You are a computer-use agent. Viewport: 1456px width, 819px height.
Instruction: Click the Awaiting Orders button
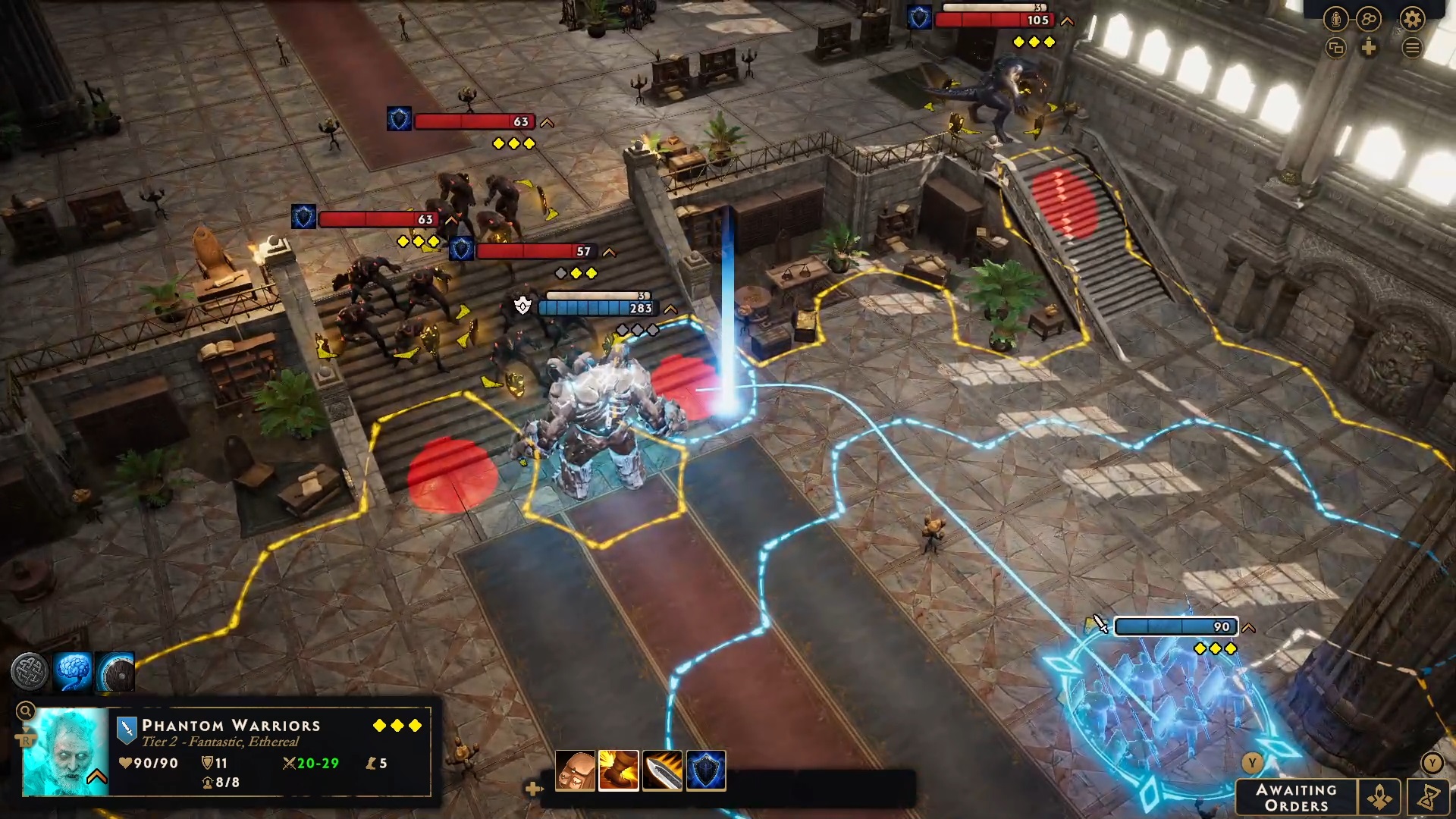[1296, 798]
